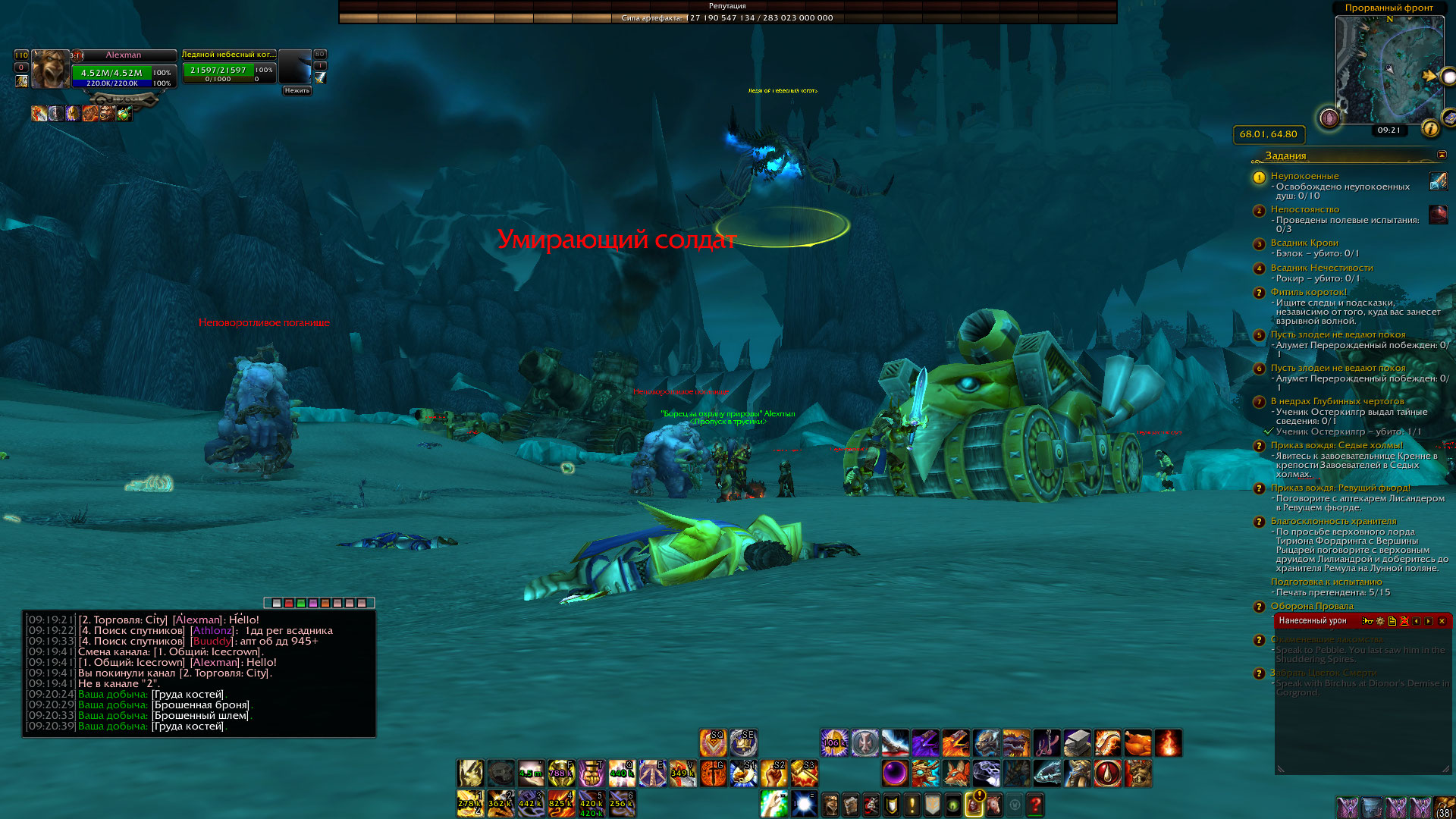This screenshot has height=819, width=1456.
Task: Activate the red question mark micro-menu button
Action: pos(1035,804)
